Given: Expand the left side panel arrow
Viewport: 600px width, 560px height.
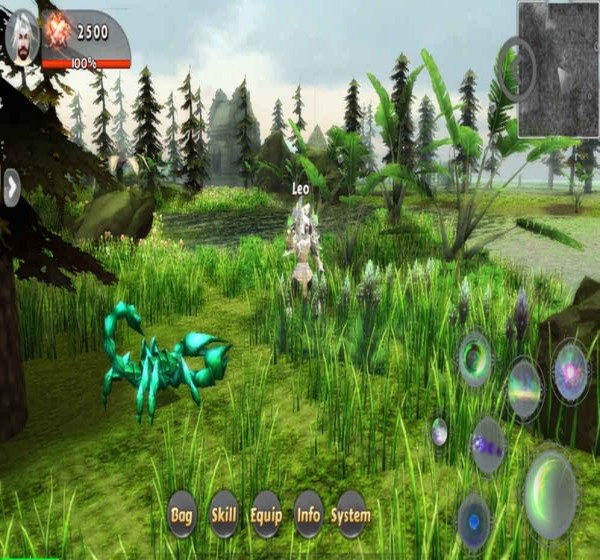Looking at the screenshot, I should [x=11, y=187].
